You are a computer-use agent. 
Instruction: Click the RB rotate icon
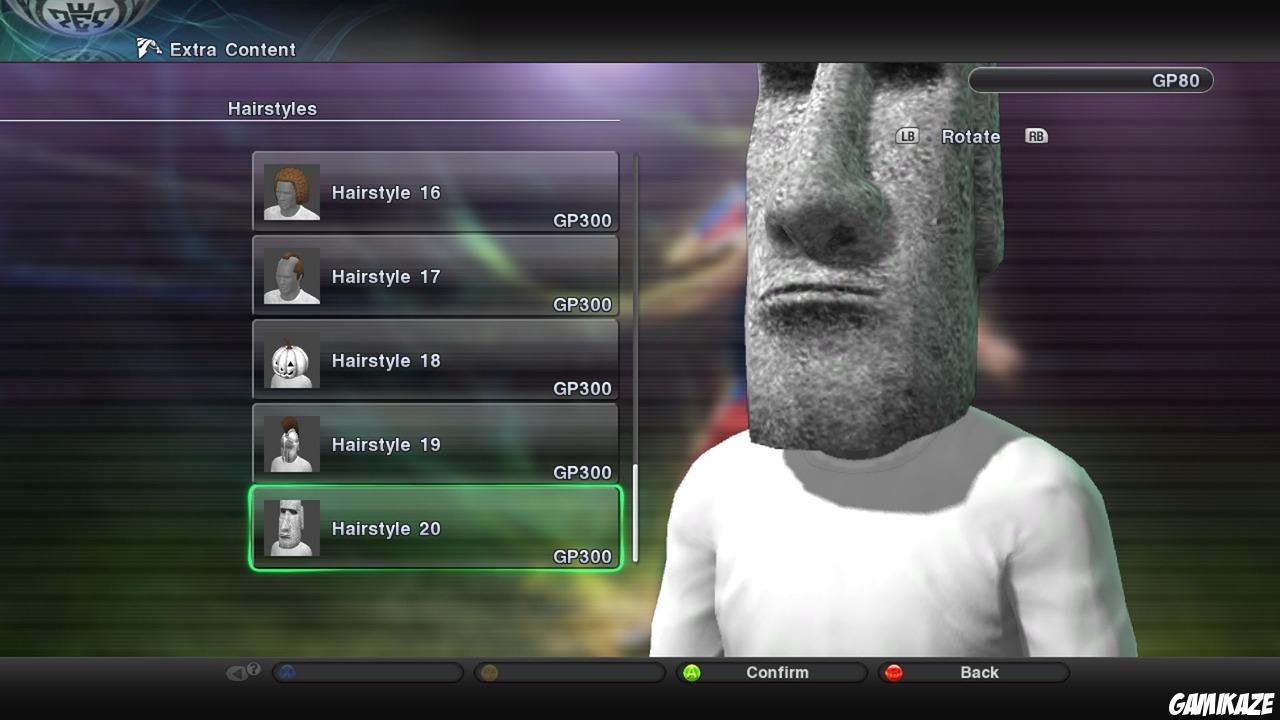click(x=1035, y=136)
